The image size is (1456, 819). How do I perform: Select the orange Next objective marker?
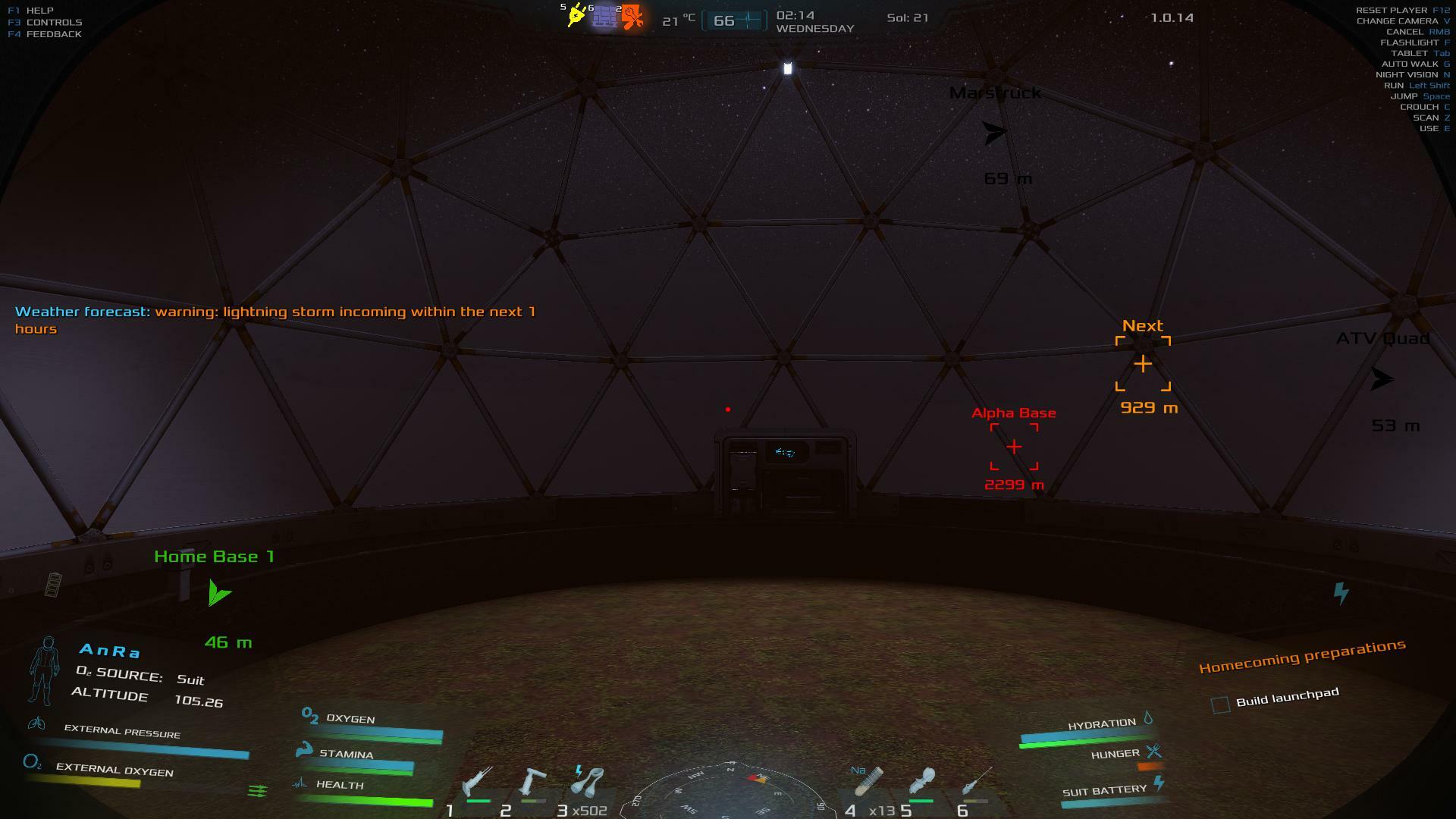1143,364
